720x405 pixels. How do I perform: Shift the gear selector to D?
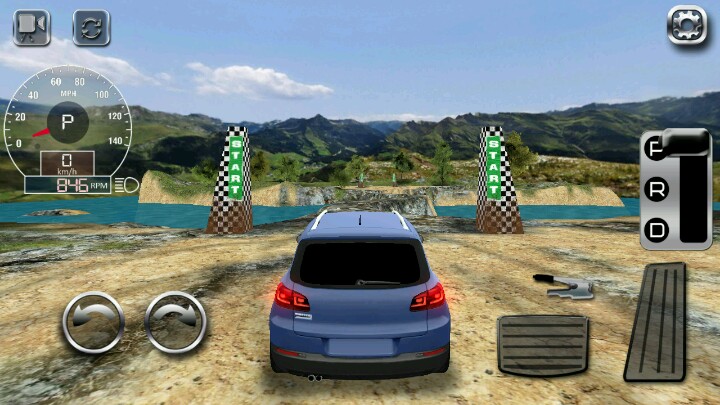click(657, 230)
